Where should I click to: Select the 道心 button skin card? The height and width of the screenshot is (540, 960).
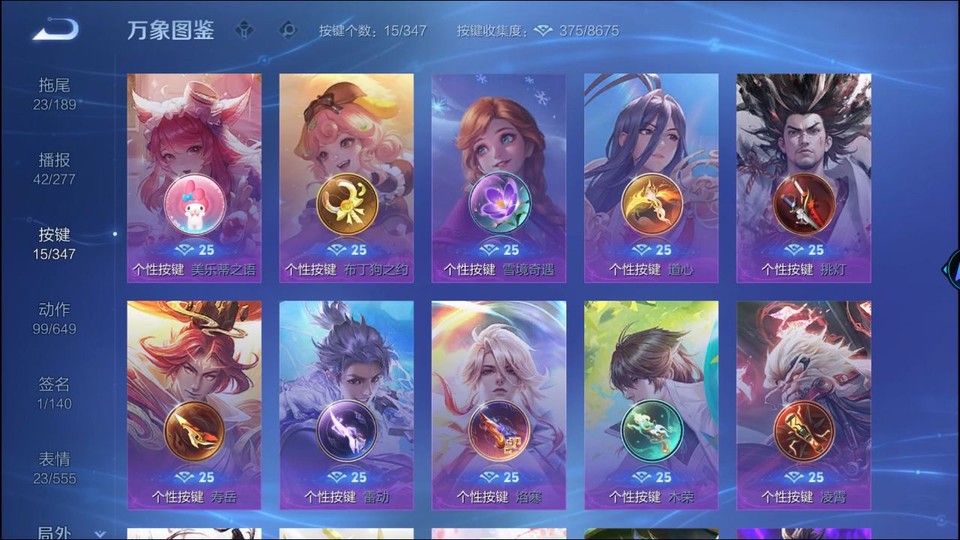(651, 178)
